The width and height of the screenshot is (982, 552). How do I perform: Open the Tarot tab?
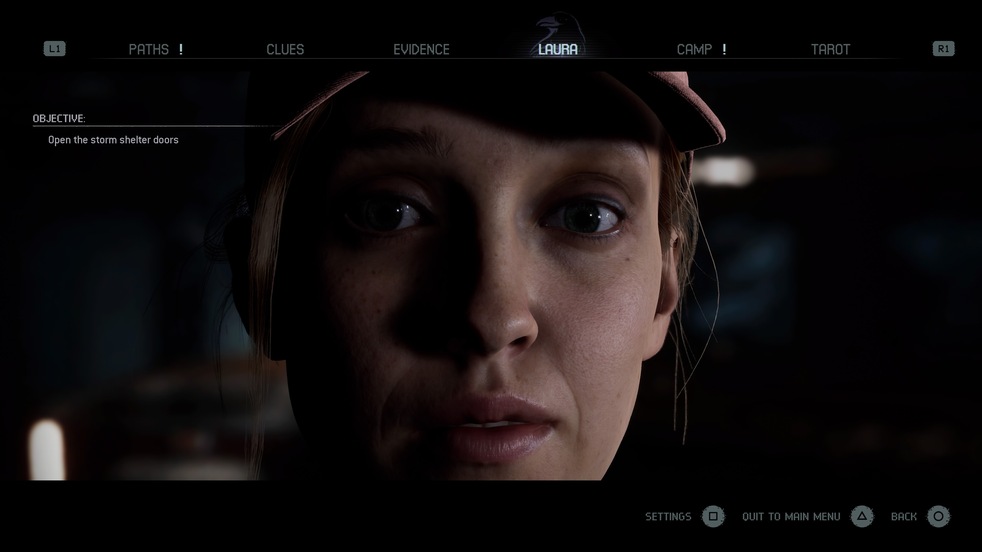pos(830,49)
